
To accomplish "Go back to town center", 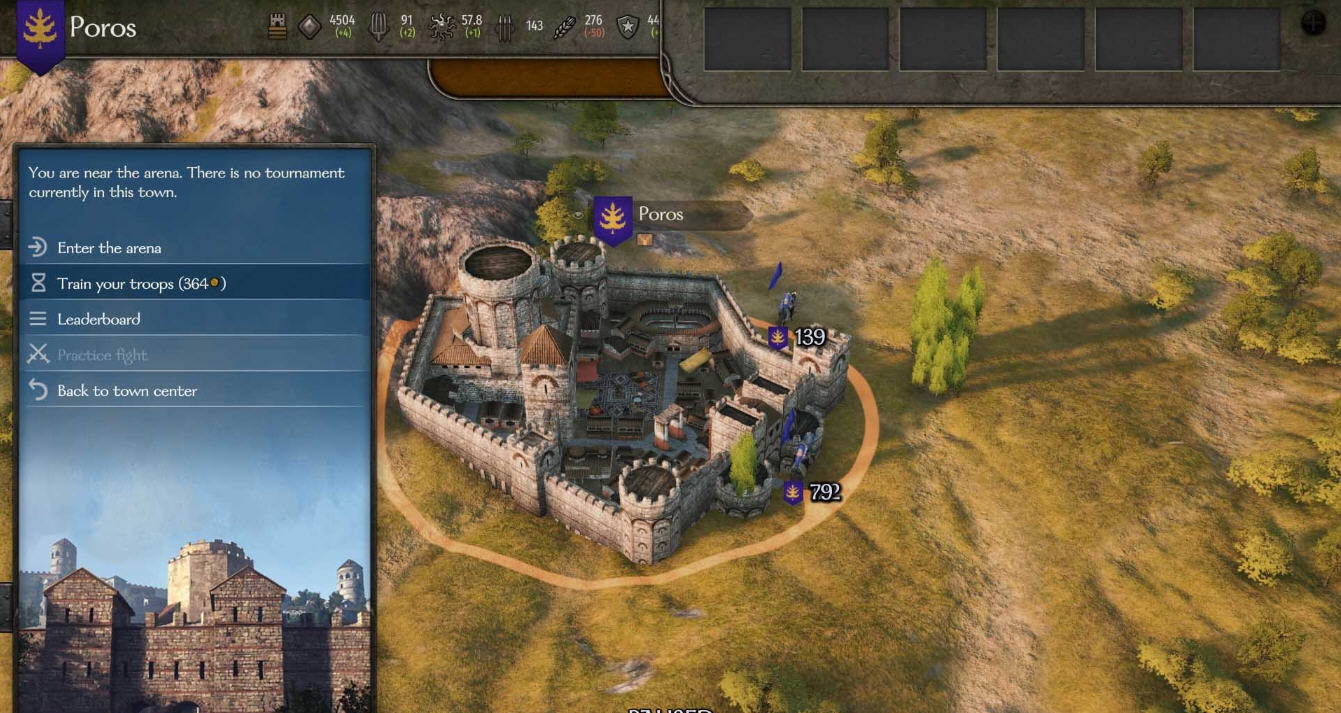I will (x=126, y=391).
